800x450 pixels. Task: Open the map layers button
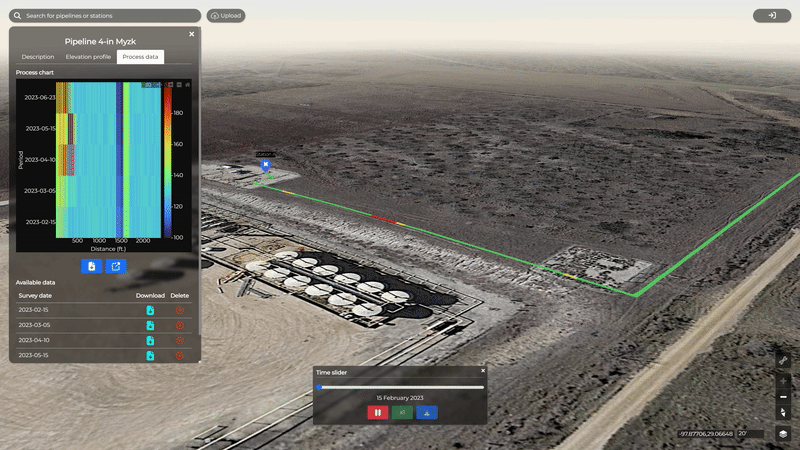click(x=783, y=433)
